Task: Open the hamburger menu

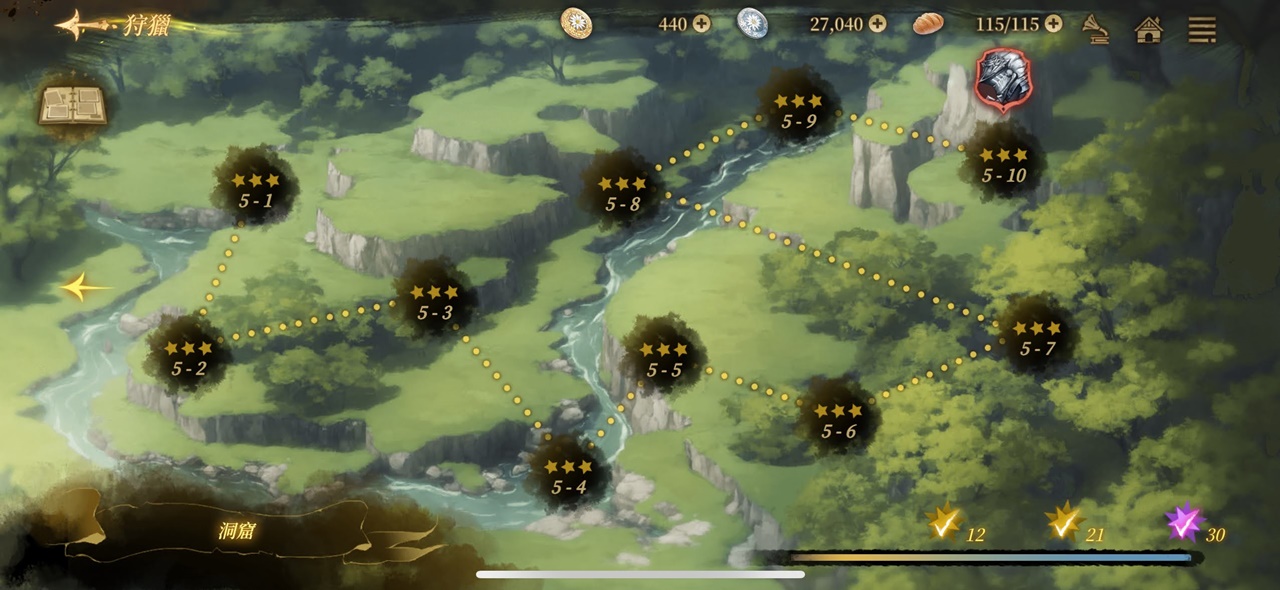Action: point(1202,29)
